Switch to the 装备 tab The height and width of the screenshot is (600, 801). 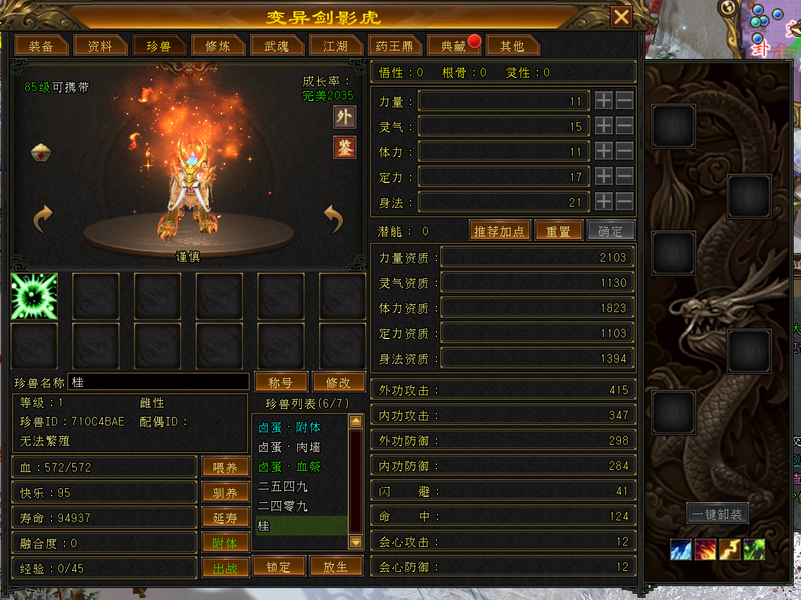click(41, 46)
